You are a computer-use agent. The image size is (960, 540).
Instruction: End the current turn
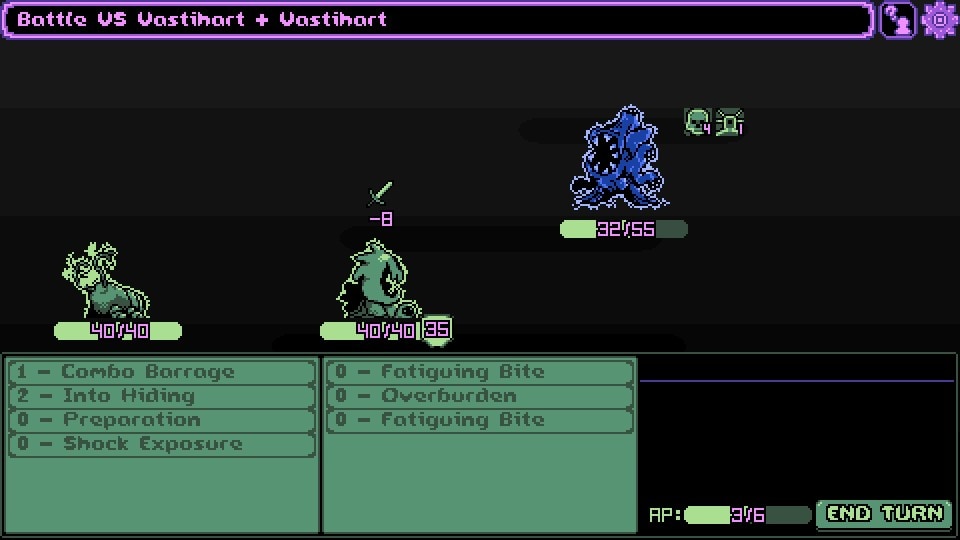[885, 514]
